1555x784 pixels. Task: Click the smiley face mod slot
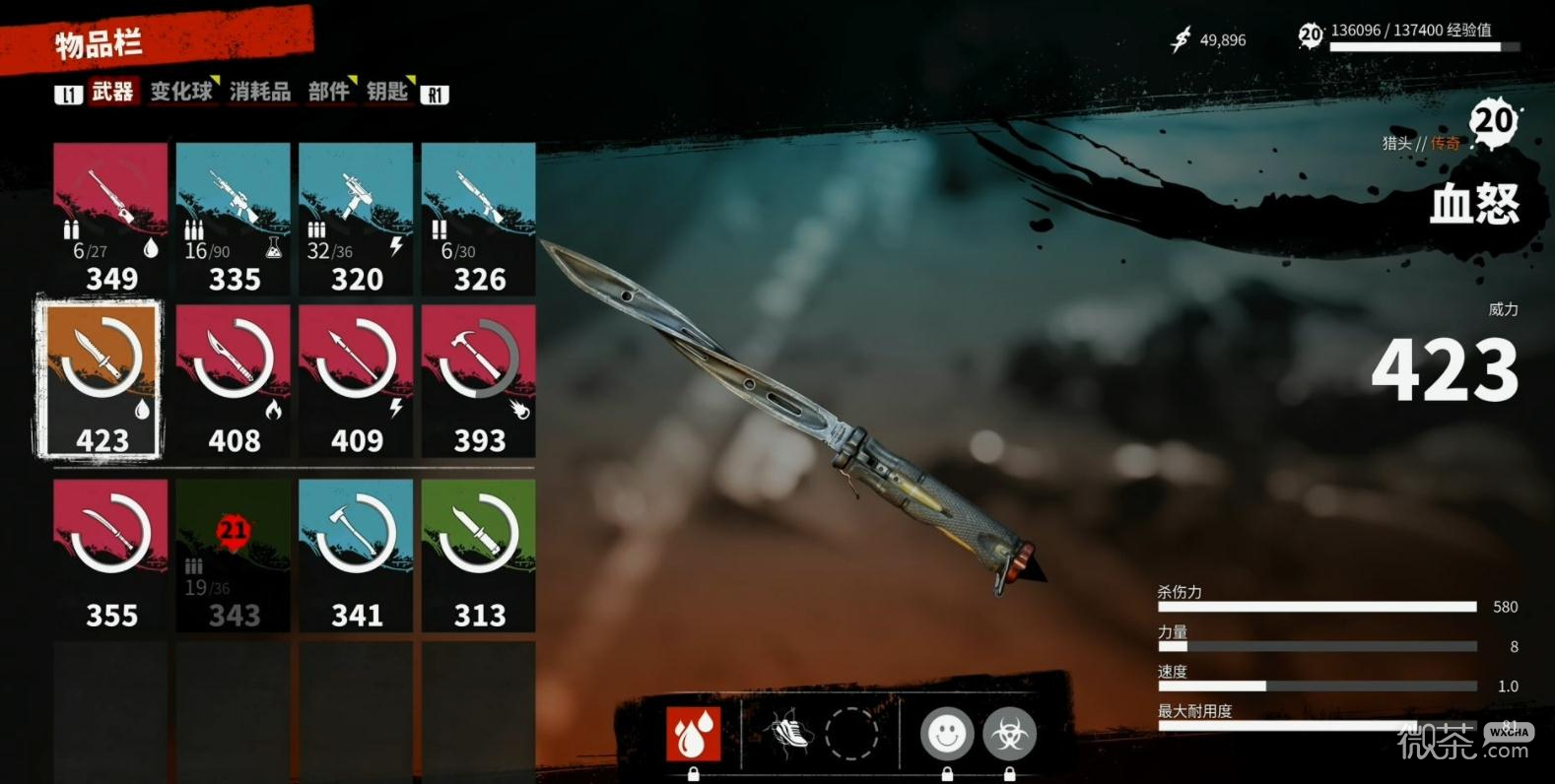(x=946, y=734)
